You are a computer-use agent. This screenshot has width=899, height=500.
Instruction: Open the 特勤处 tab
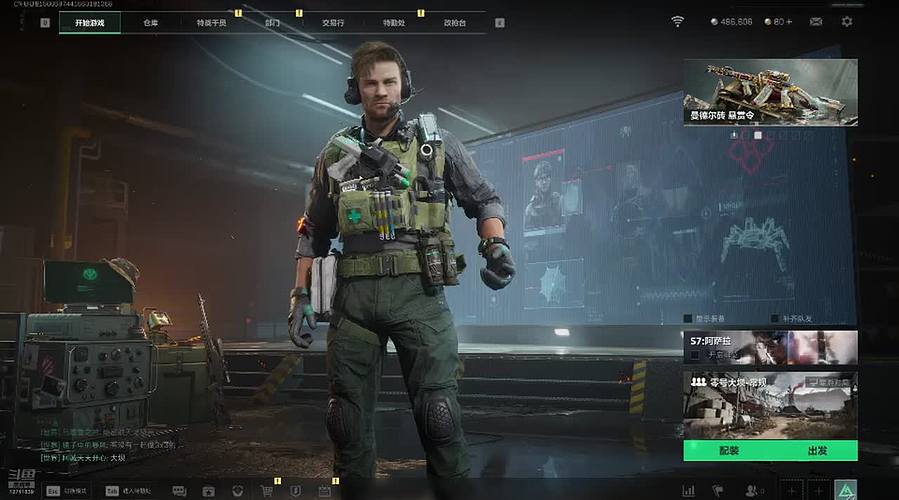click(394, 22)
